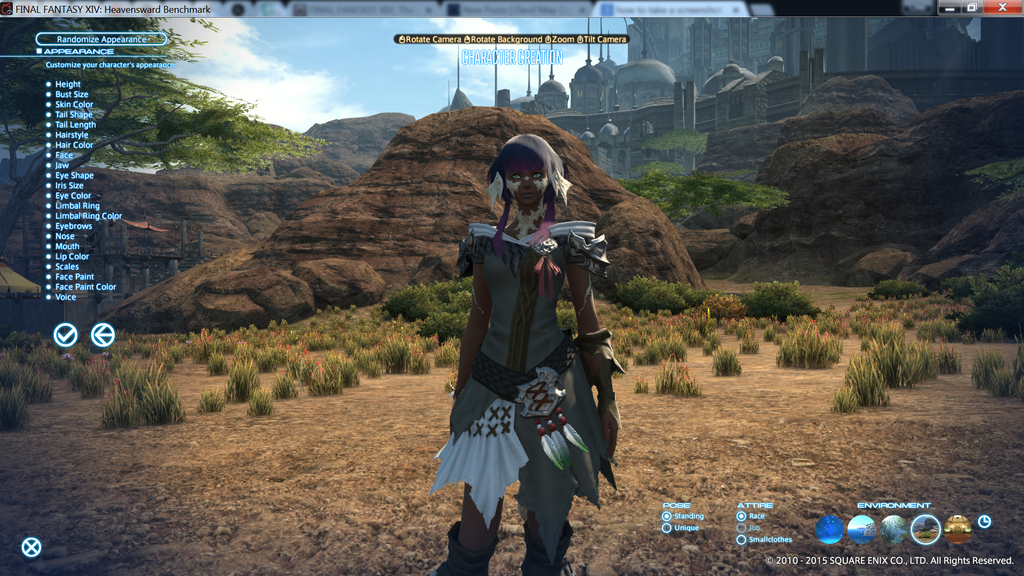Exit character creation with the circled X button
This screenshot has width=1024, height=576.
(x=32, y=547)
